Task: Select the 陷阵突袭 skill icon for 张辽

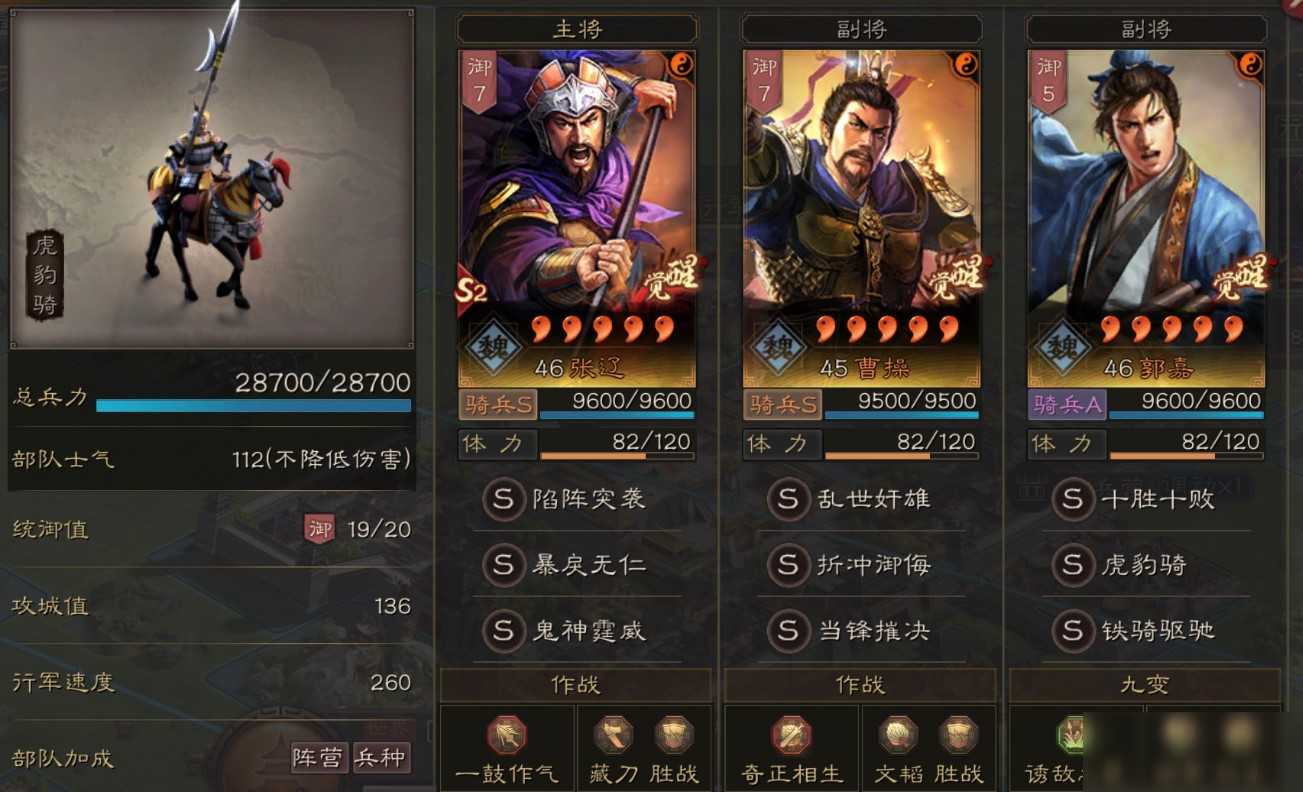Action: [505, 503]
